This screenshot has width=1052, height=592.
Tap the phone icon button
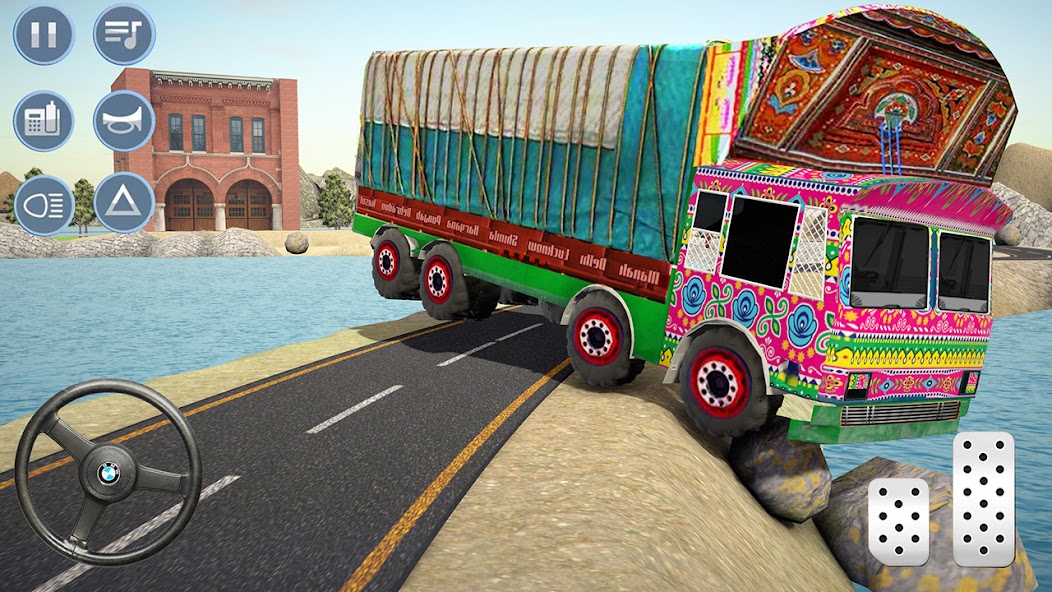point(43,121)
